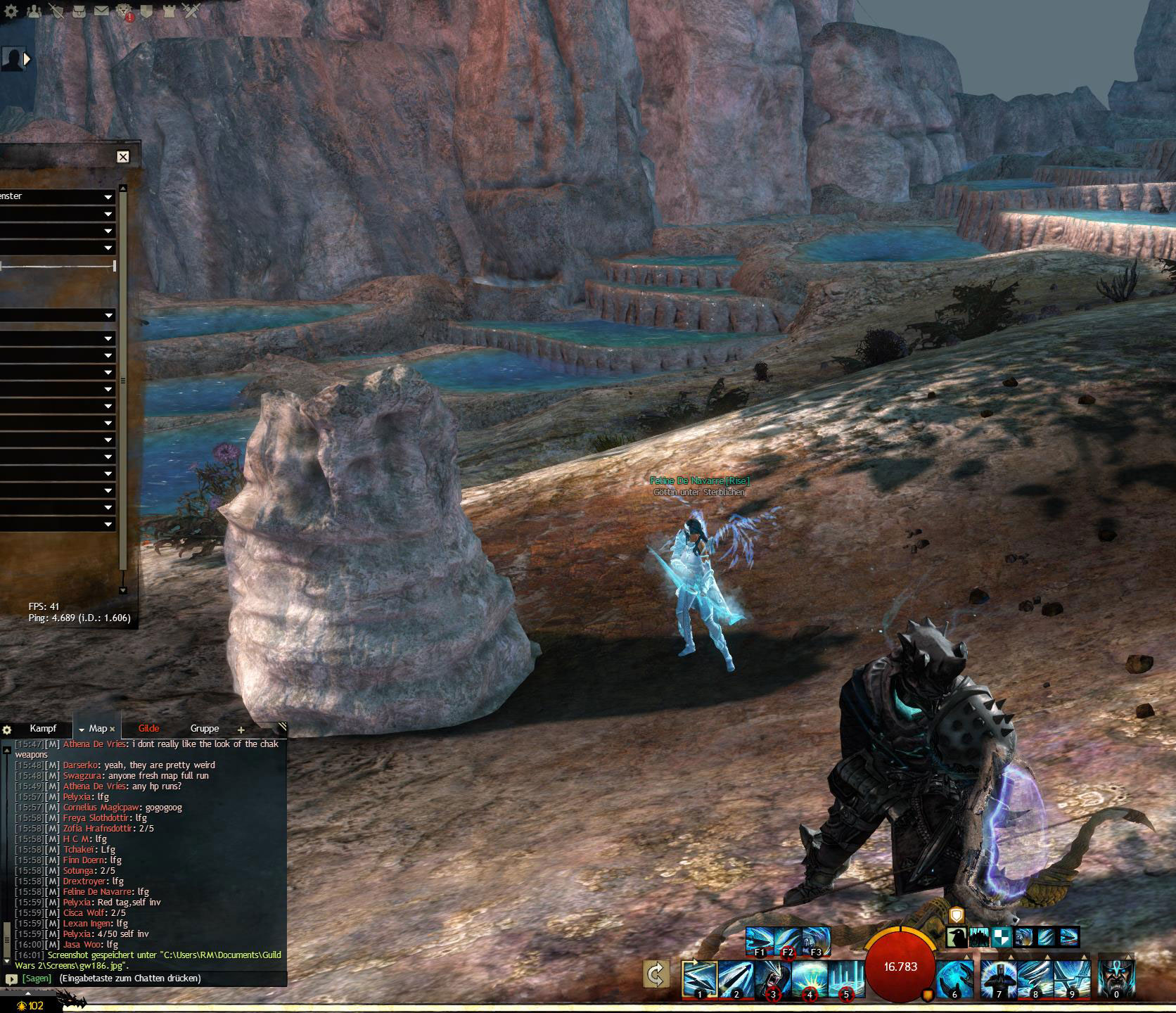Switch to the Kampf chat tab

click(x=43, y=729)
